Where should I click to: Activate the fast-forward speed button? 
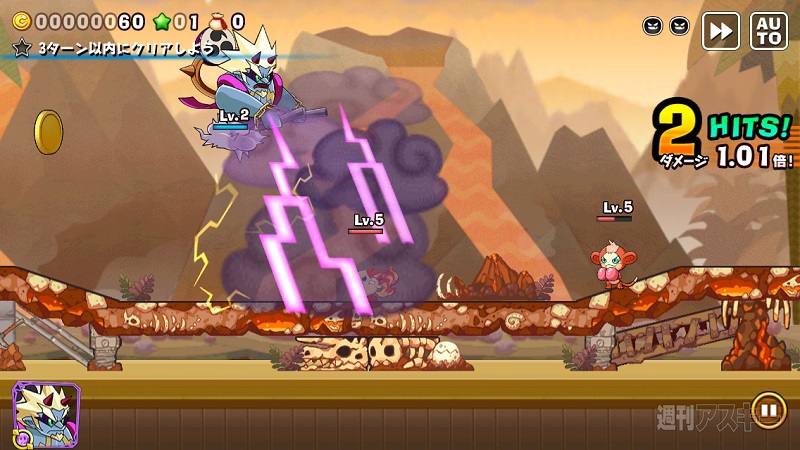[x=720, y=30]
